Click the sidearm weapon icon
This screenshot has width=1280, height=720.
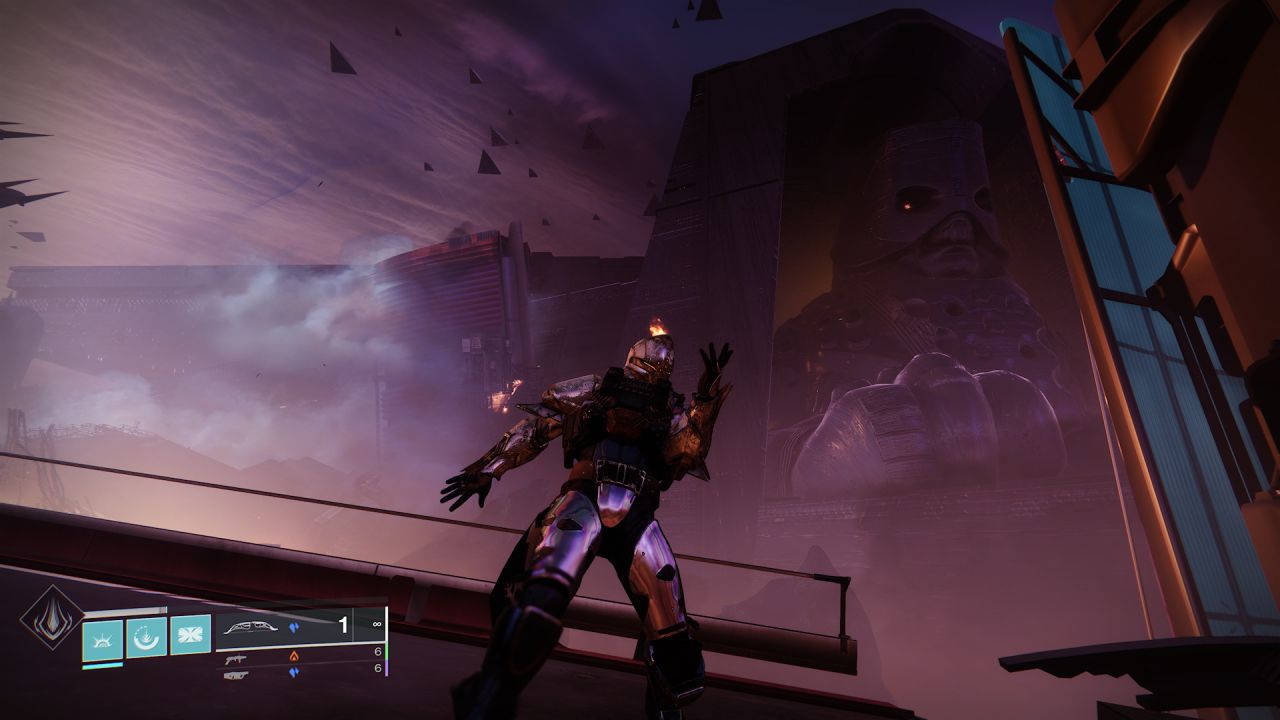click(237, 677)
